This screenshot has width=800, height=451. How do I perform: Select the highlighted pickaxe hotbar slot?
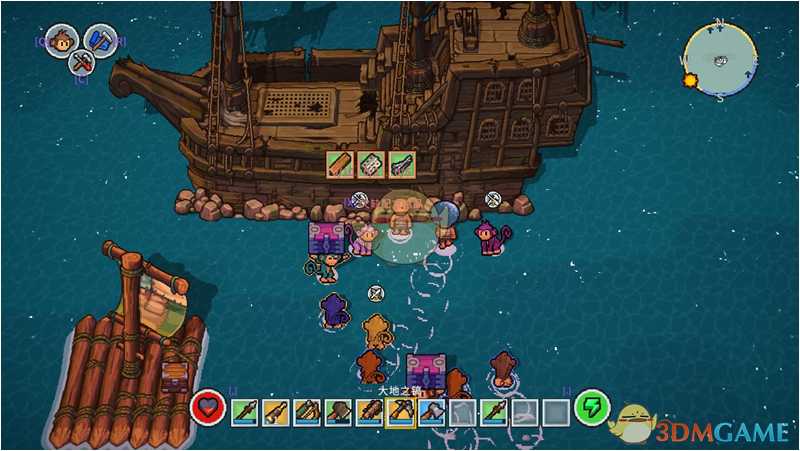pos(400,410)
